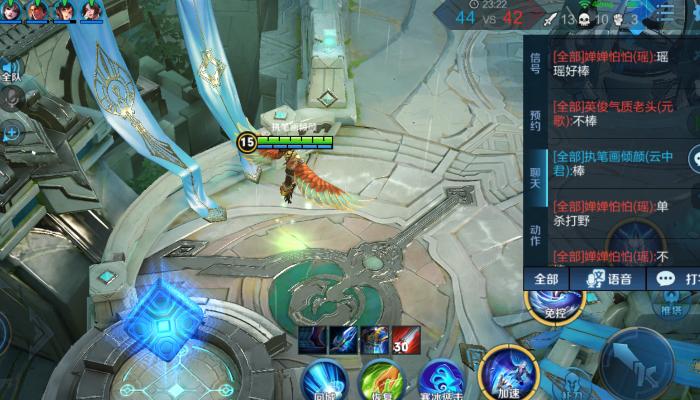The width and height of the screenshot is (700, 400).
Task: Select the 聊天 chat tab
Action: click(535, 178)
